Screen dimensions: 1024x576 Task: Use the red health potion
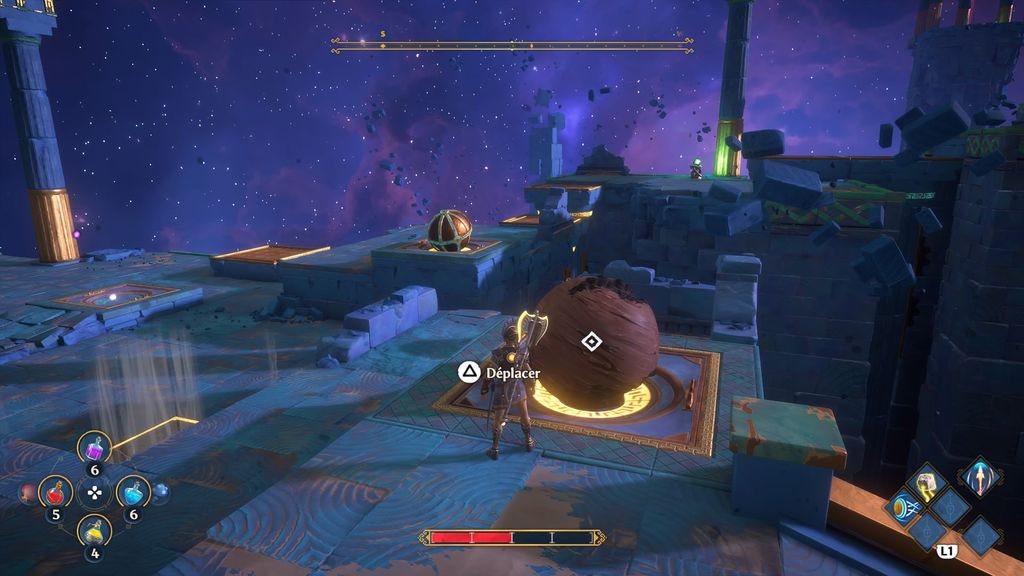[x=55, y=491]
